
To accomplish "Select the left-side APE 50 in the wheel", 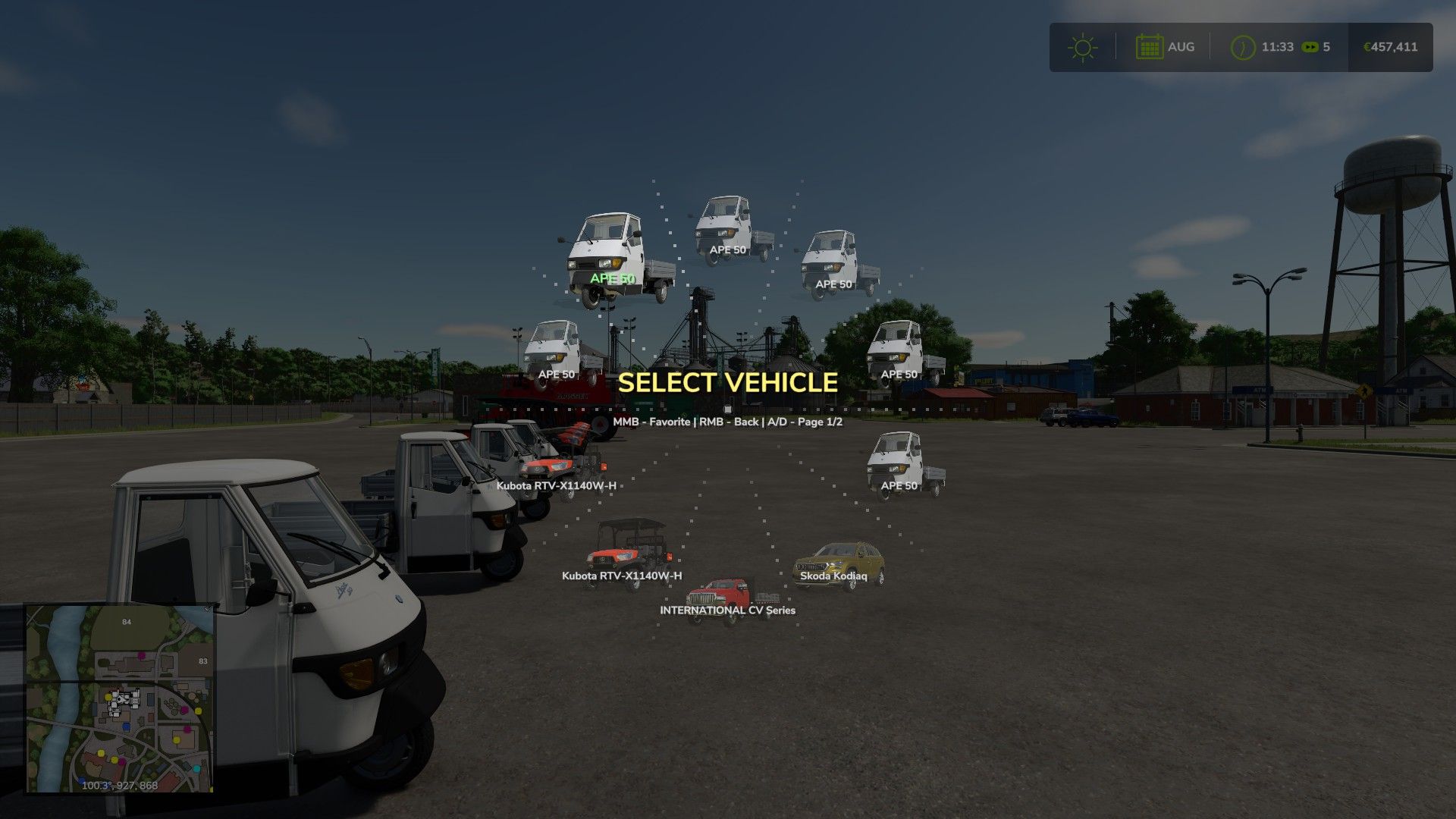I will coord(557,349).
